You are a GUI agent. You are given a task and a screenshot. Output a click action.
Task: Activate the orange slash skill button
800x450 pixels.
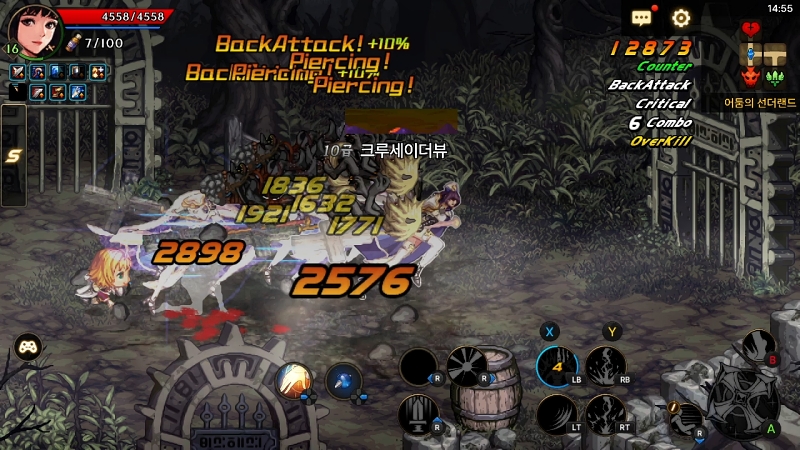[x=294, y=379]
